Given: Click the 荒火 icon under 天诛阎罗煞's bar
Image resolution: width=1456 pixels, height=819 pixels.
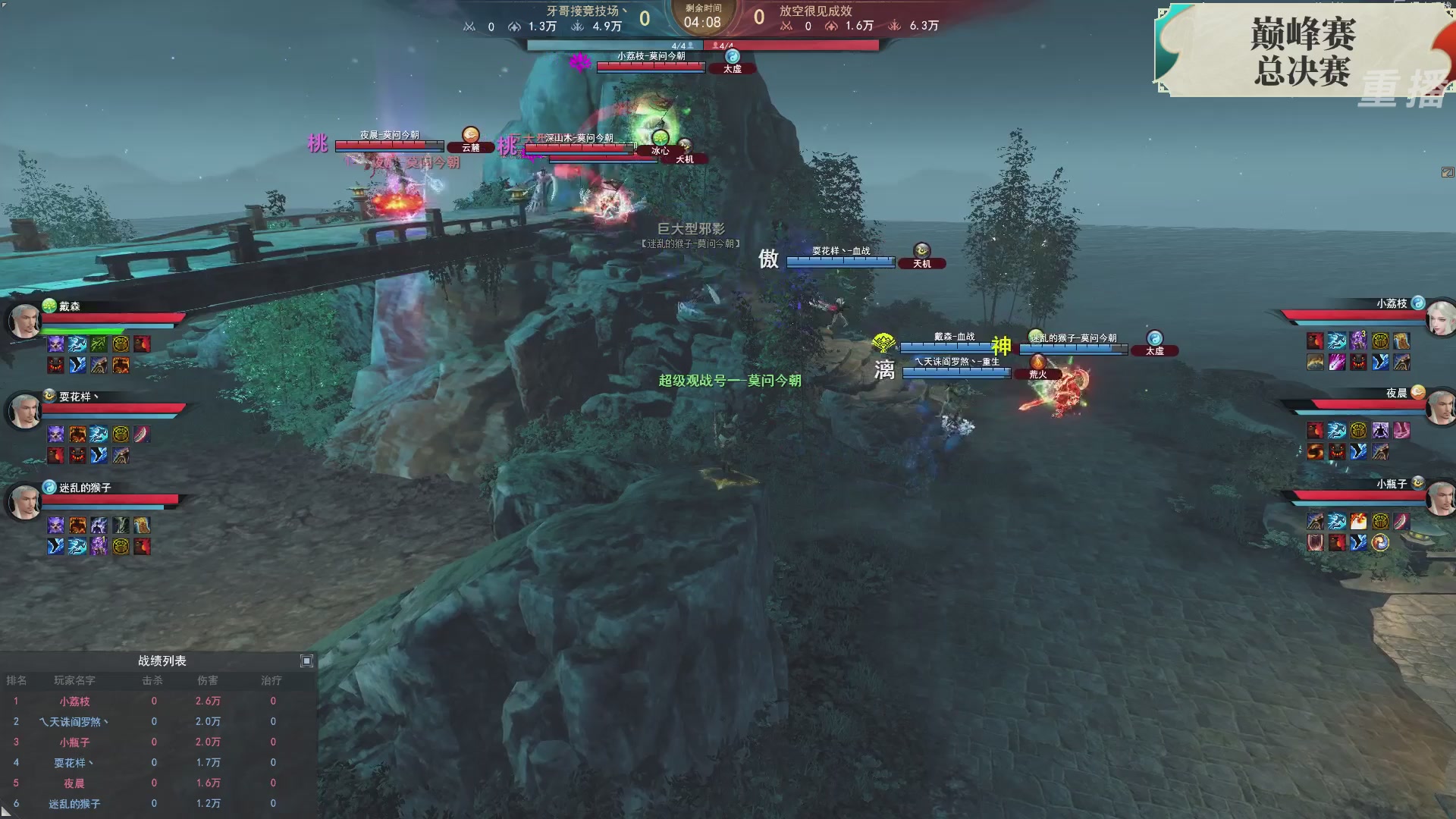Looking at the screenshot, I should tap(1037, 362).
